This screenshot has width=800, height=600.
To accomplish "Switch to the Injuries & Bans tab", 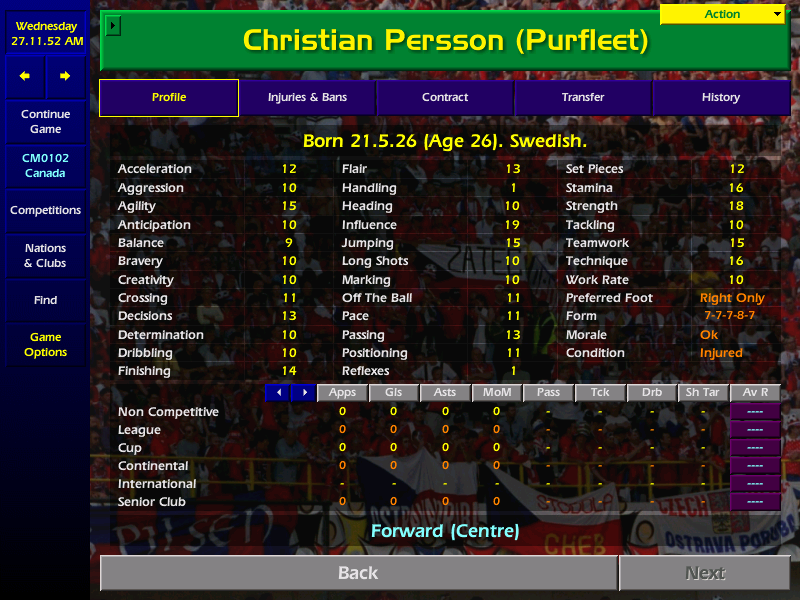I will 307,97.
